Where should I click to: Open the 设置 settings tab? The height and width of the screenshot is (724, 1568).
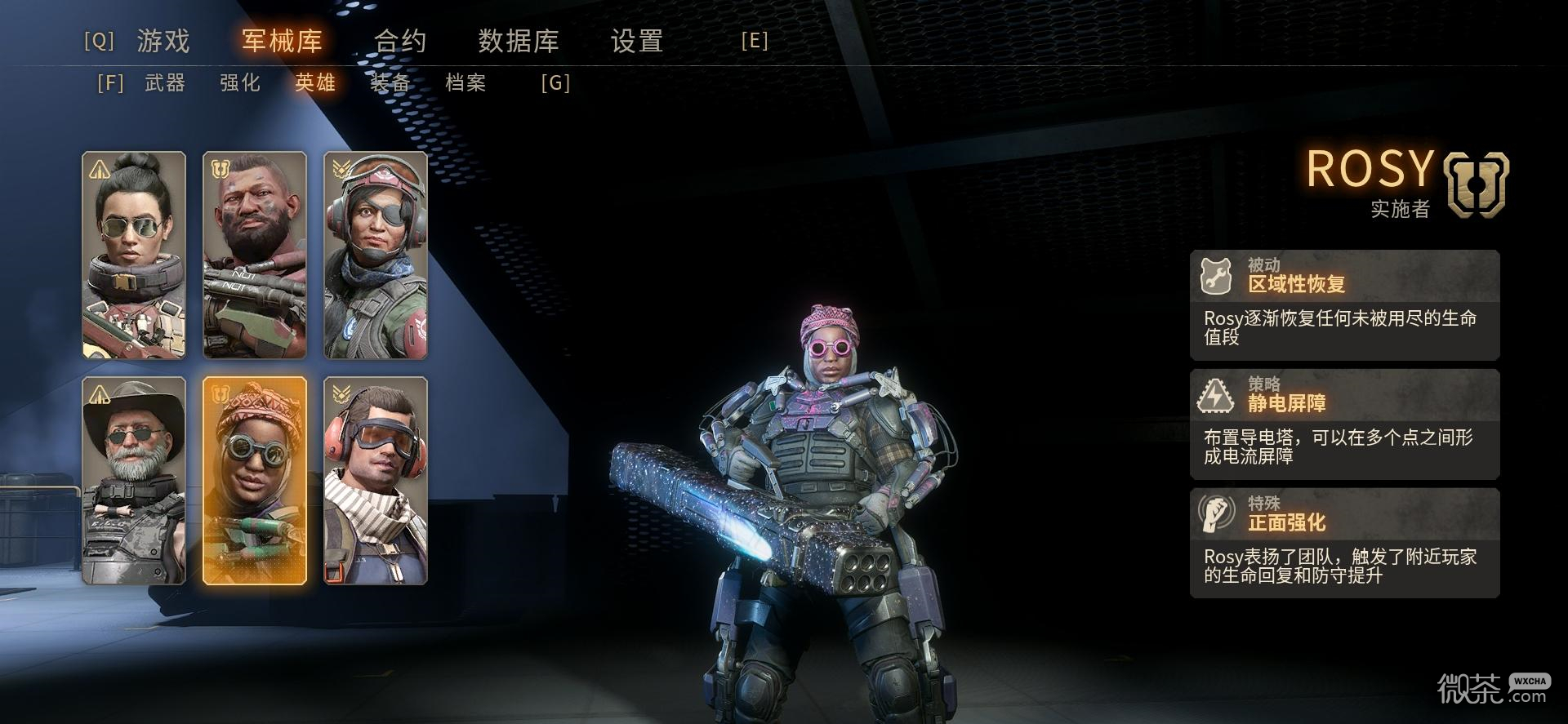pos(636,41)
